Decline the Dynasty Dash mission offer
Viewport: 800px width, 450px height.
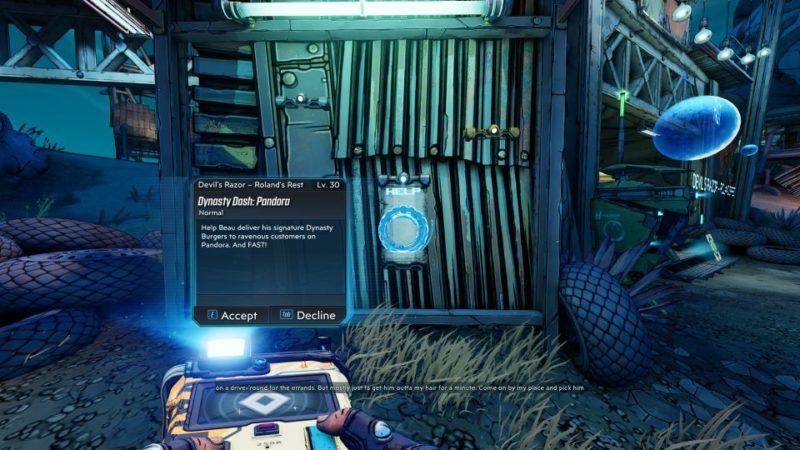(x=308, y=315)
